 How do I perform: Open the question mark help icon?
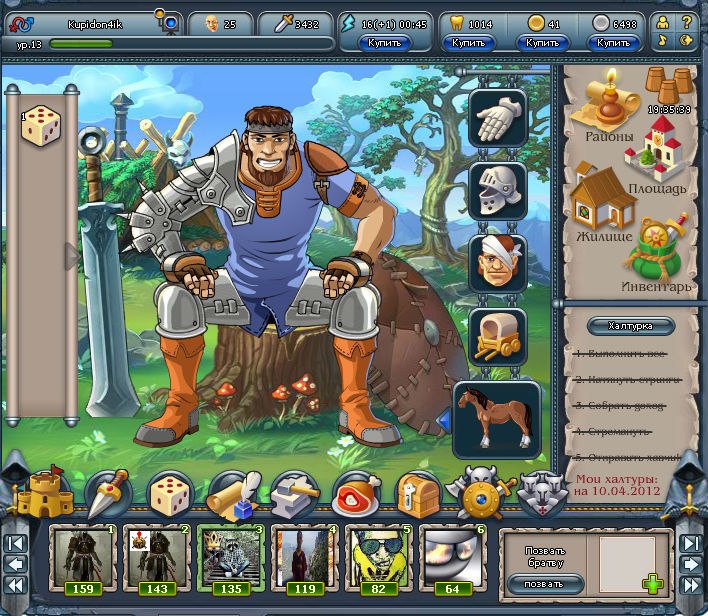pyautogui.click(x=686, y=22)
